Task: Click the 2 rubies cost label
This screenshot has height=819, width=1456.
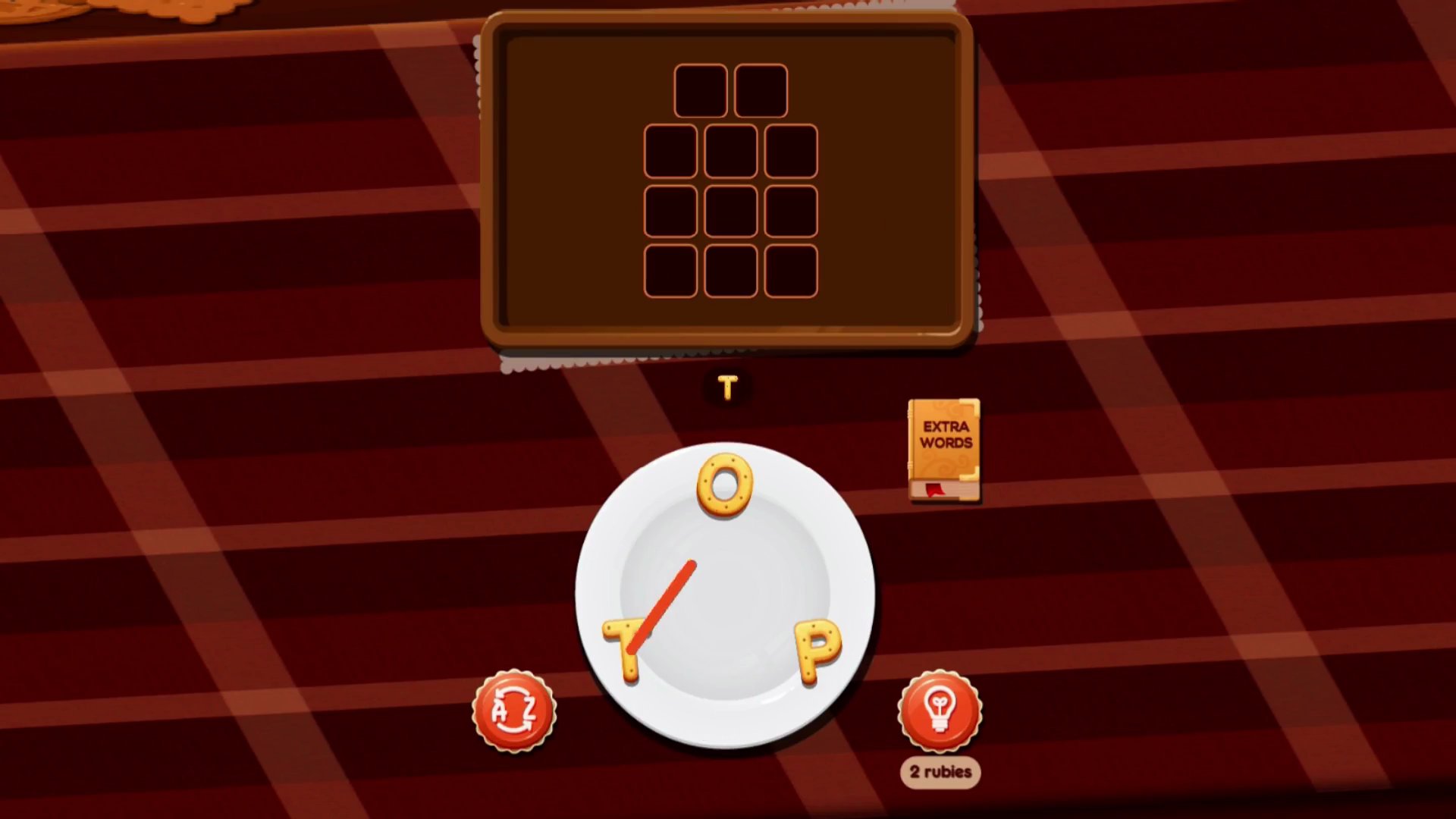Action: pyautogui.click(x=940, y=770)
